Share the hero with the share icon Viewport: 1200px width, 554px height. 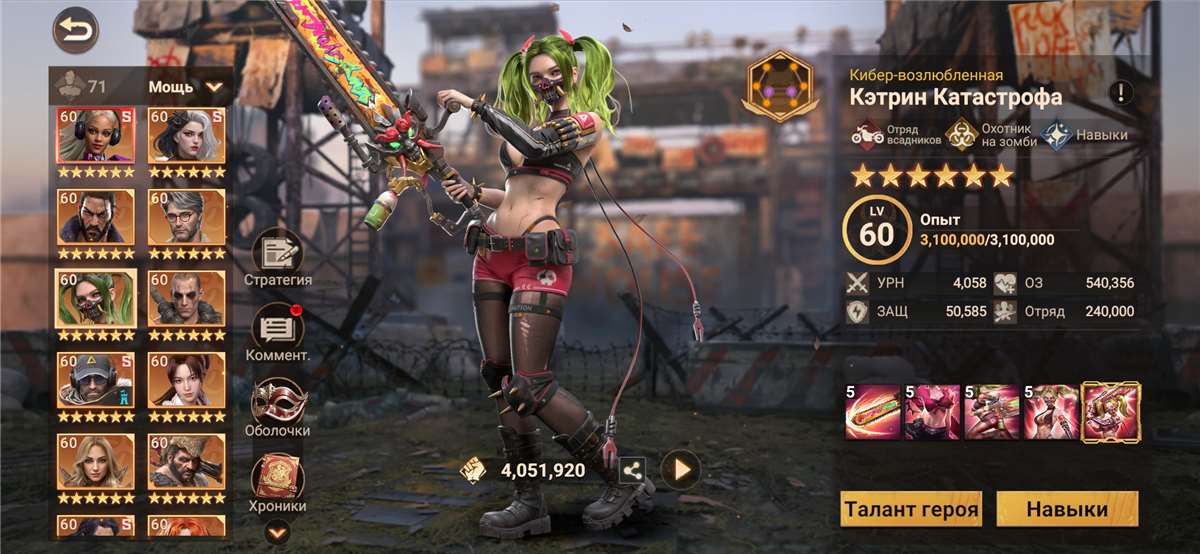pos(633,469)
